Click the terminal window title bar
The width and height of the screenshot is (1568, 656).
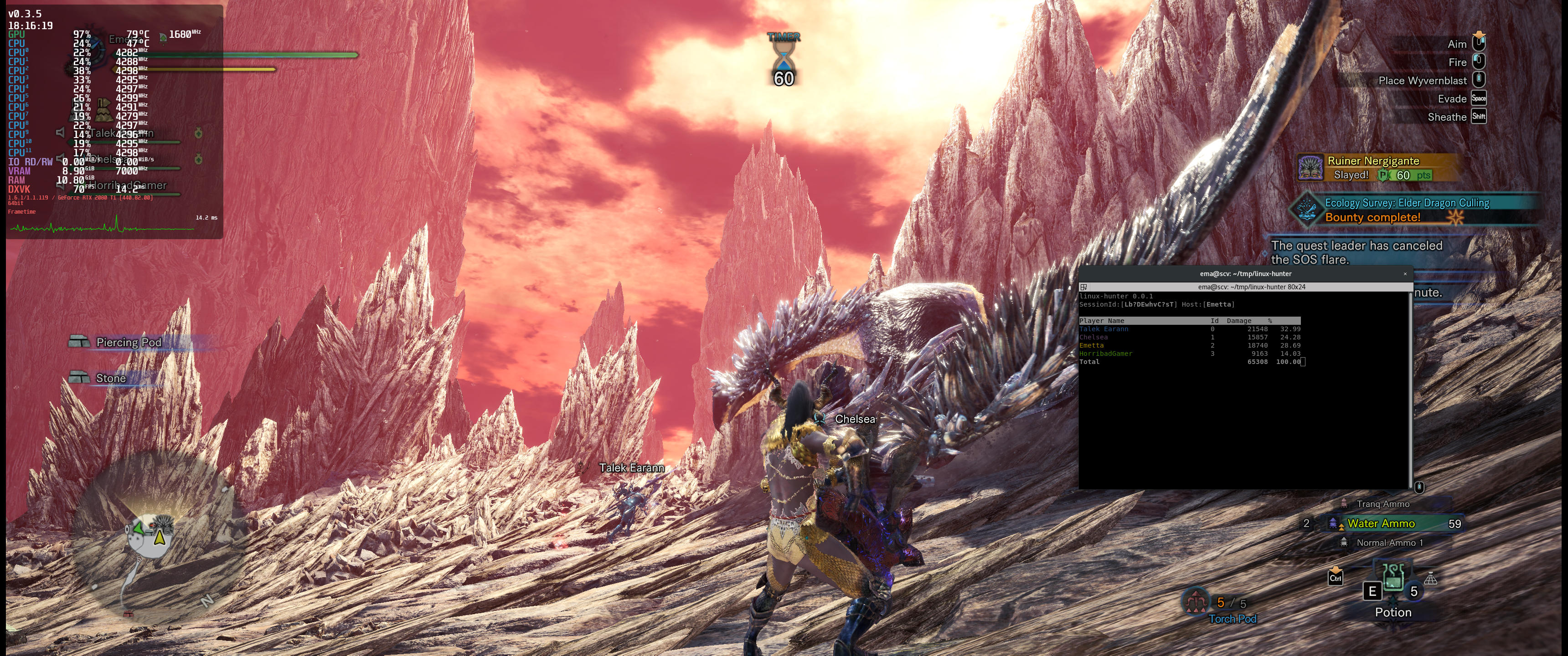tap(1242, 274)
